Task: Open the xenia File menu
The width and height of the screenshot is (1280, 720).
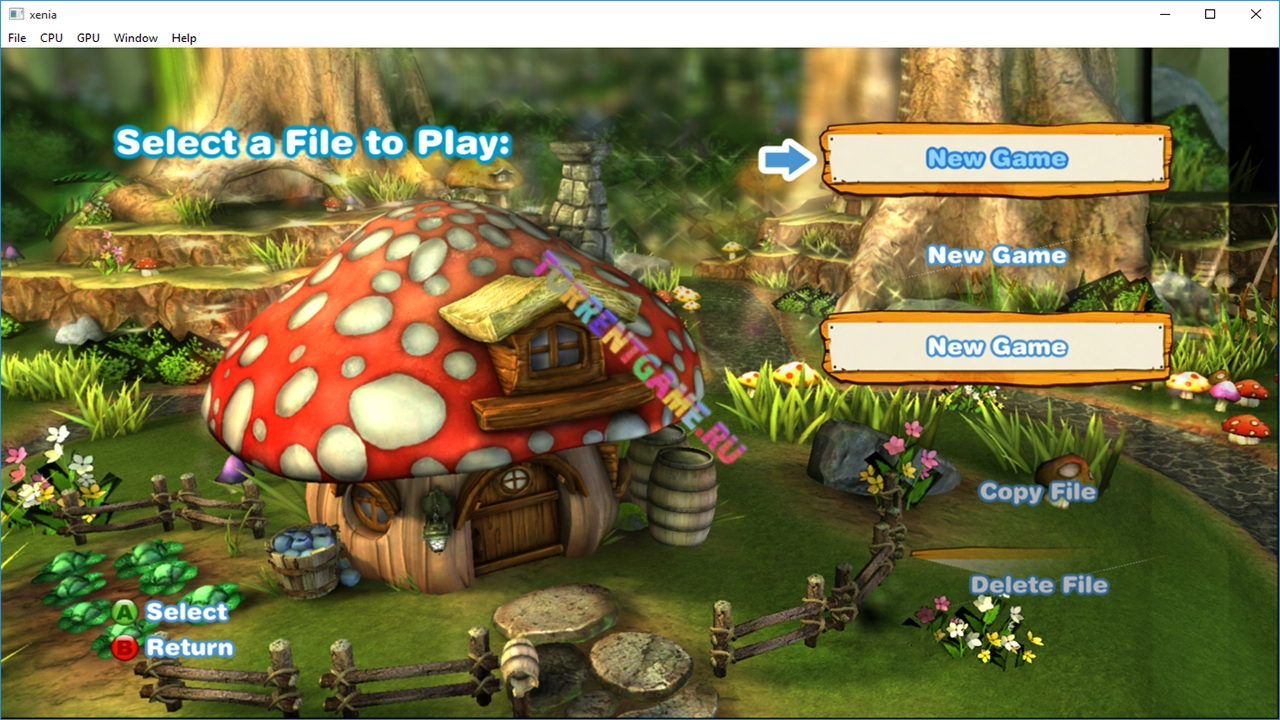Action: pos(17,38)
